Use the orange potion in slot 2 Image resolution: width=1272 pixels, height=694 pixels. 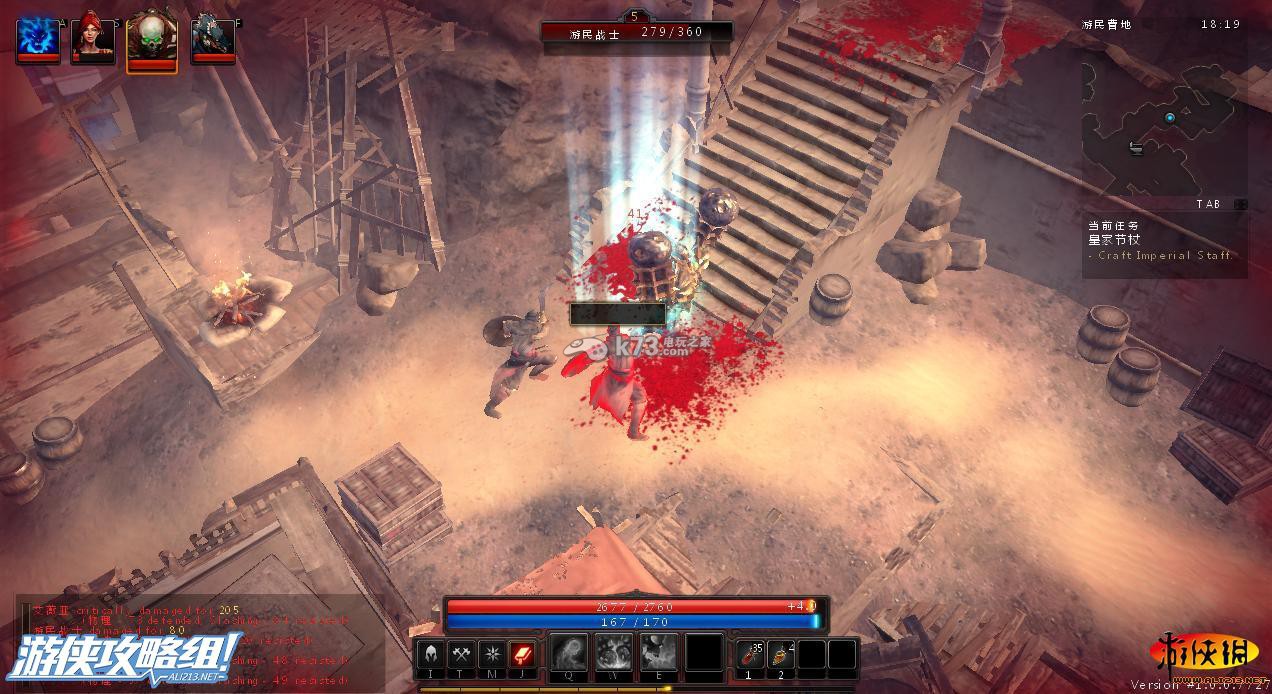click(781, 655)
